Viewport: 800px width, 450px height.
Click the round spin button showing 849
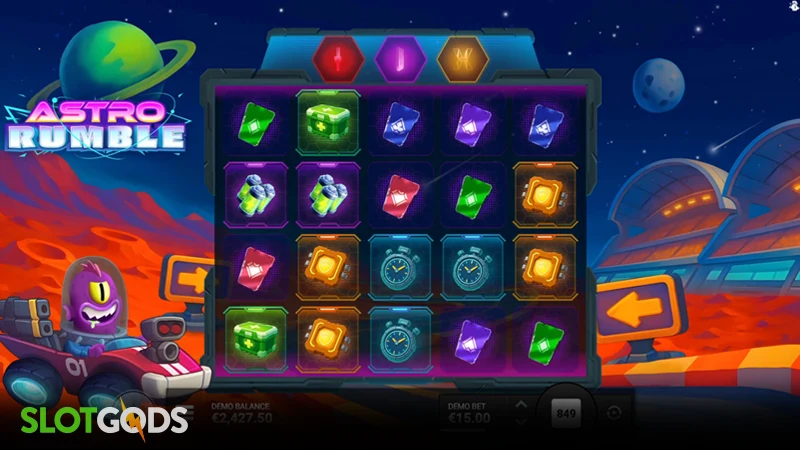pyautogui.click(x=567, y=413)
